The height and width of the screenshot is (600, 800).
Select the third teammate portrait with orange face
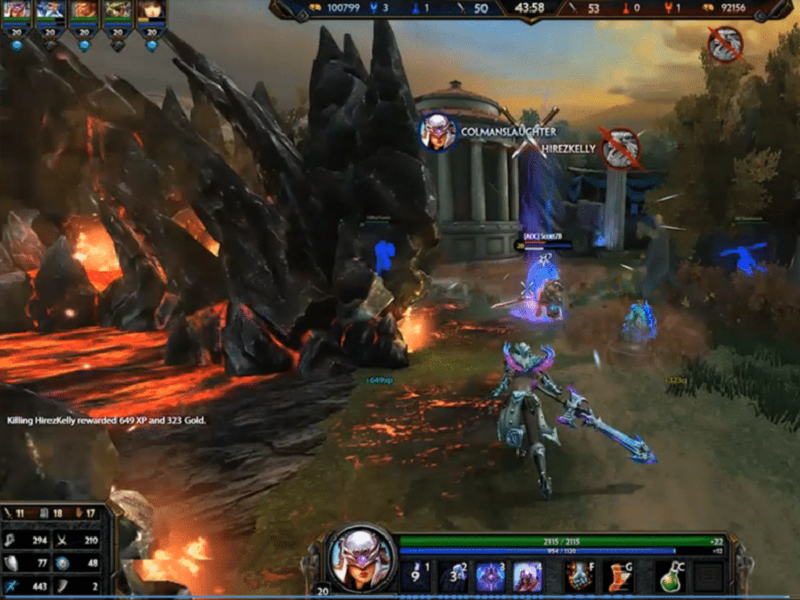coord(84,11)
